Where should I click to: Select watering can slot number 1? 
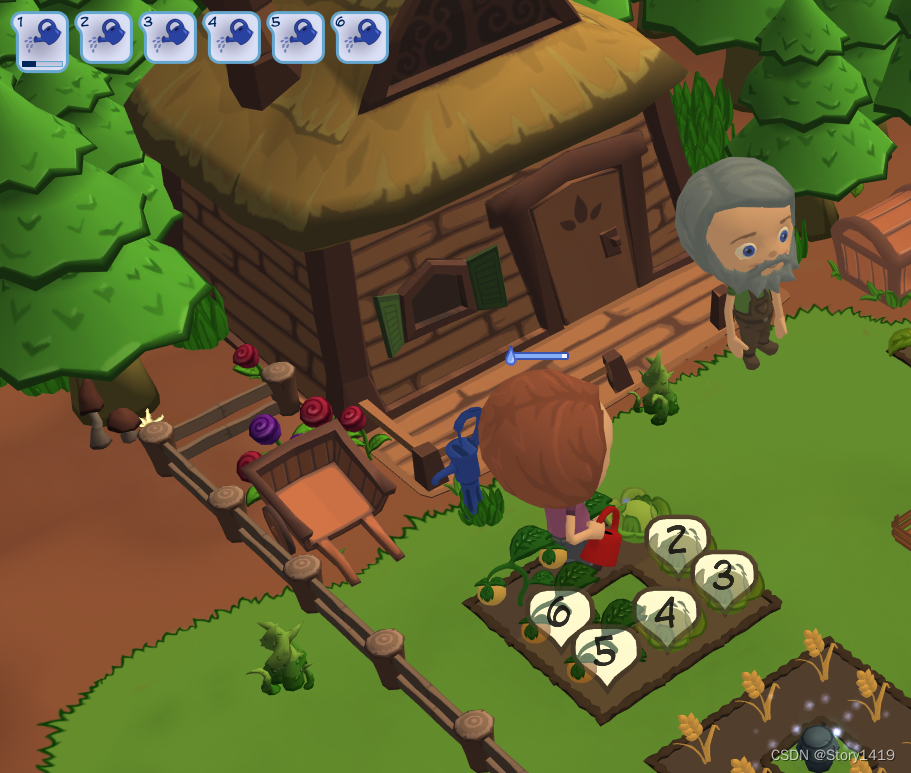(42, 40)
